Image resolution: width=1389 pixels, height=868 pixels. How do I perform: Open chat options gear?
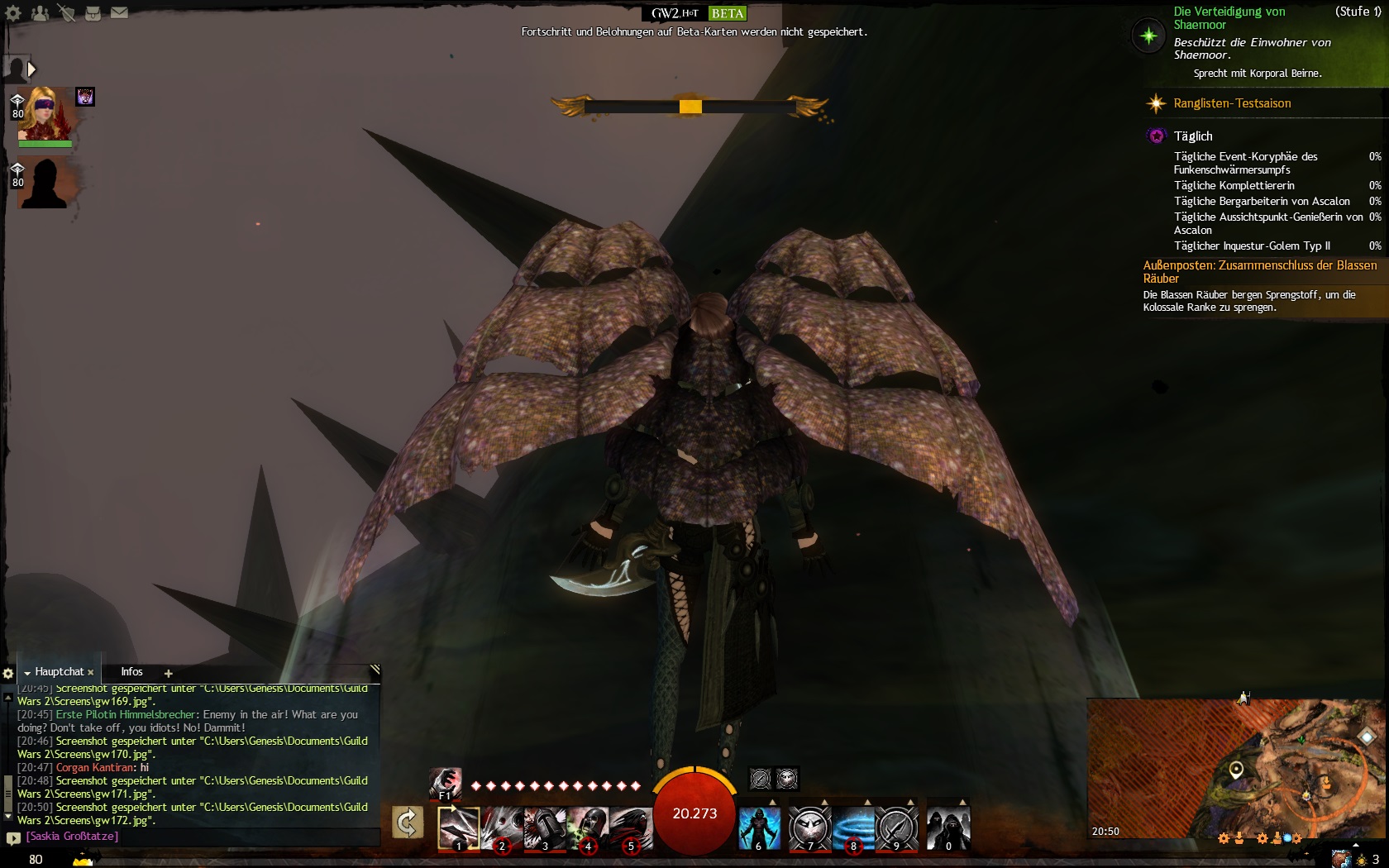point(8,673)
